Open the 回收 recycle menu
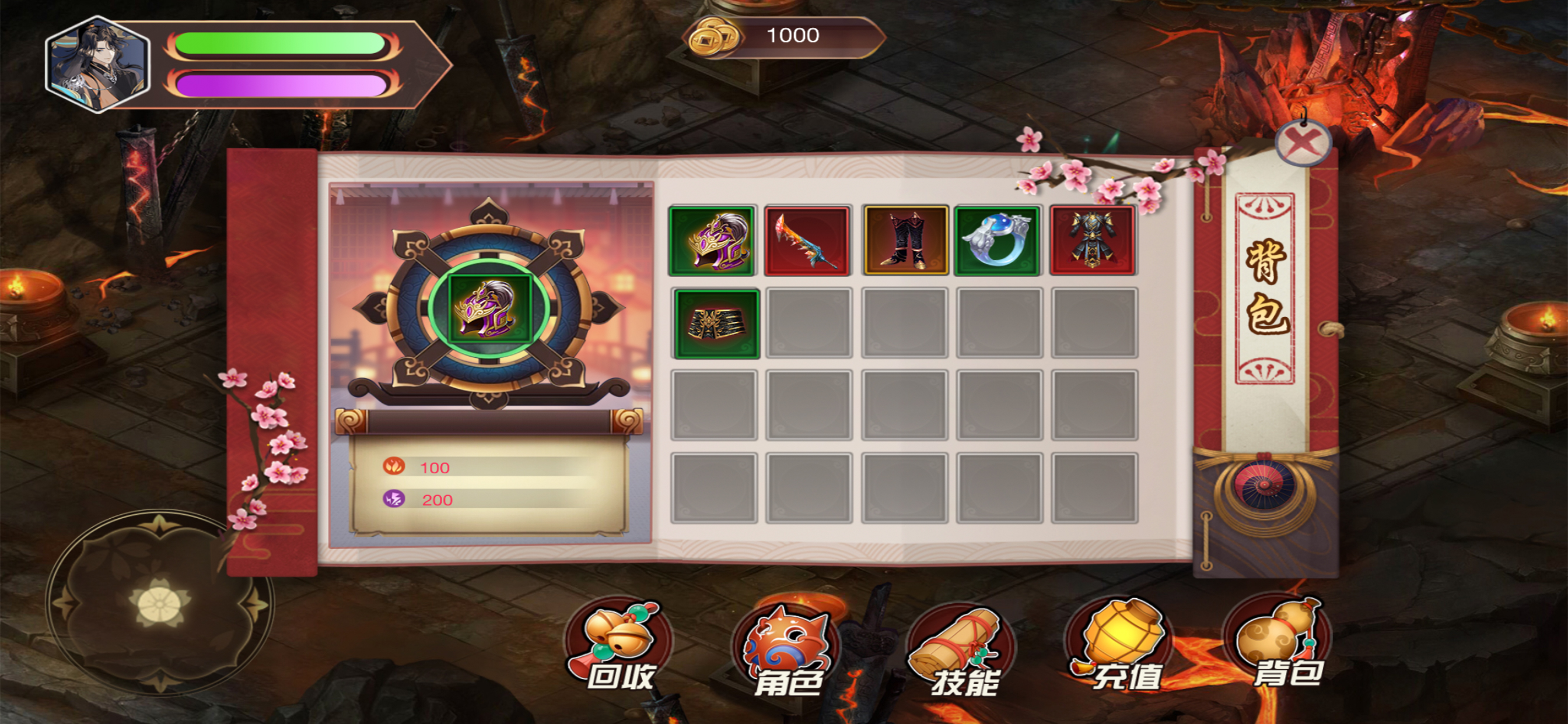Viewport: 1568px width, 724px height. pyautogui.click(x=619, y=646)
